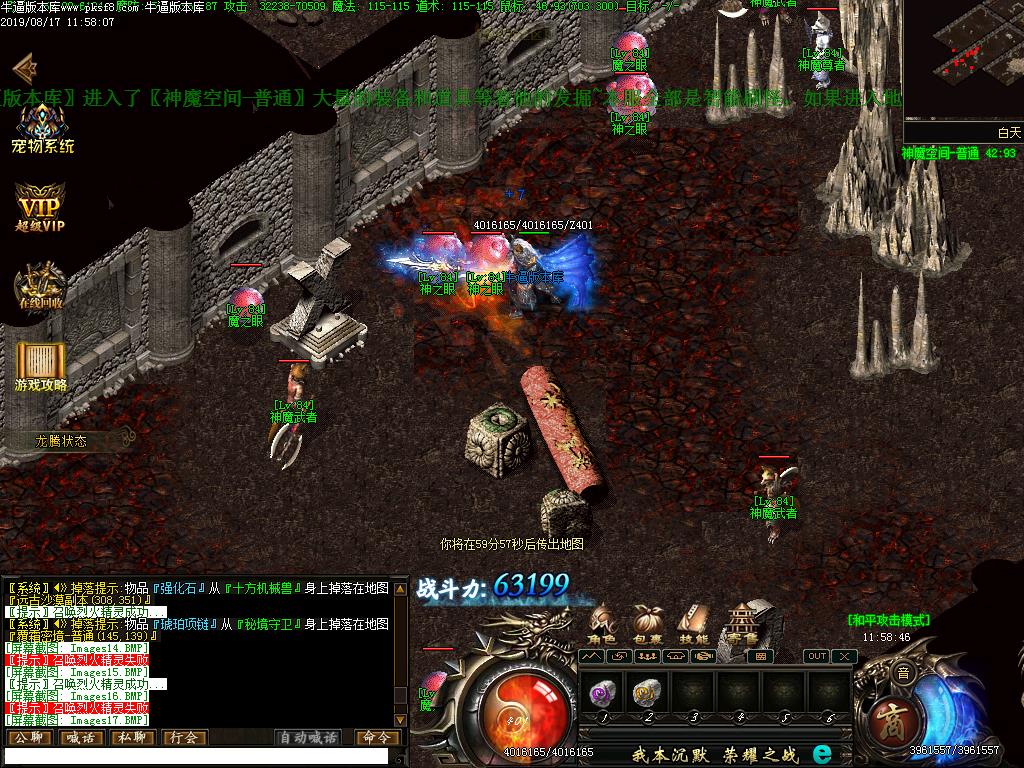Open the 寄售 consignment shop
Viewport: 1024px width, 768px height.
pos(742,622)
